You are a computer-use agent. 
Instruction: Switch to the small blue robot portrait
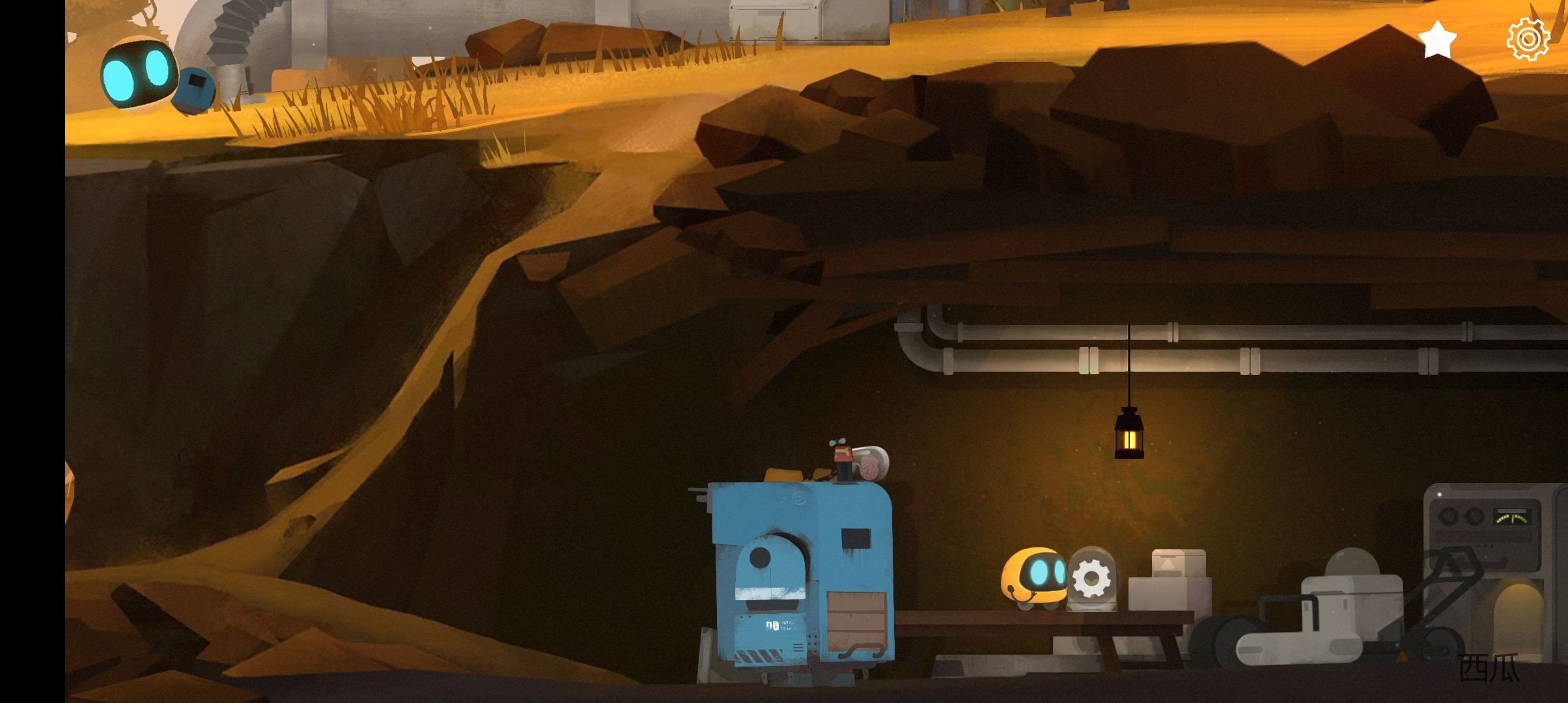[x=193, y=90]
